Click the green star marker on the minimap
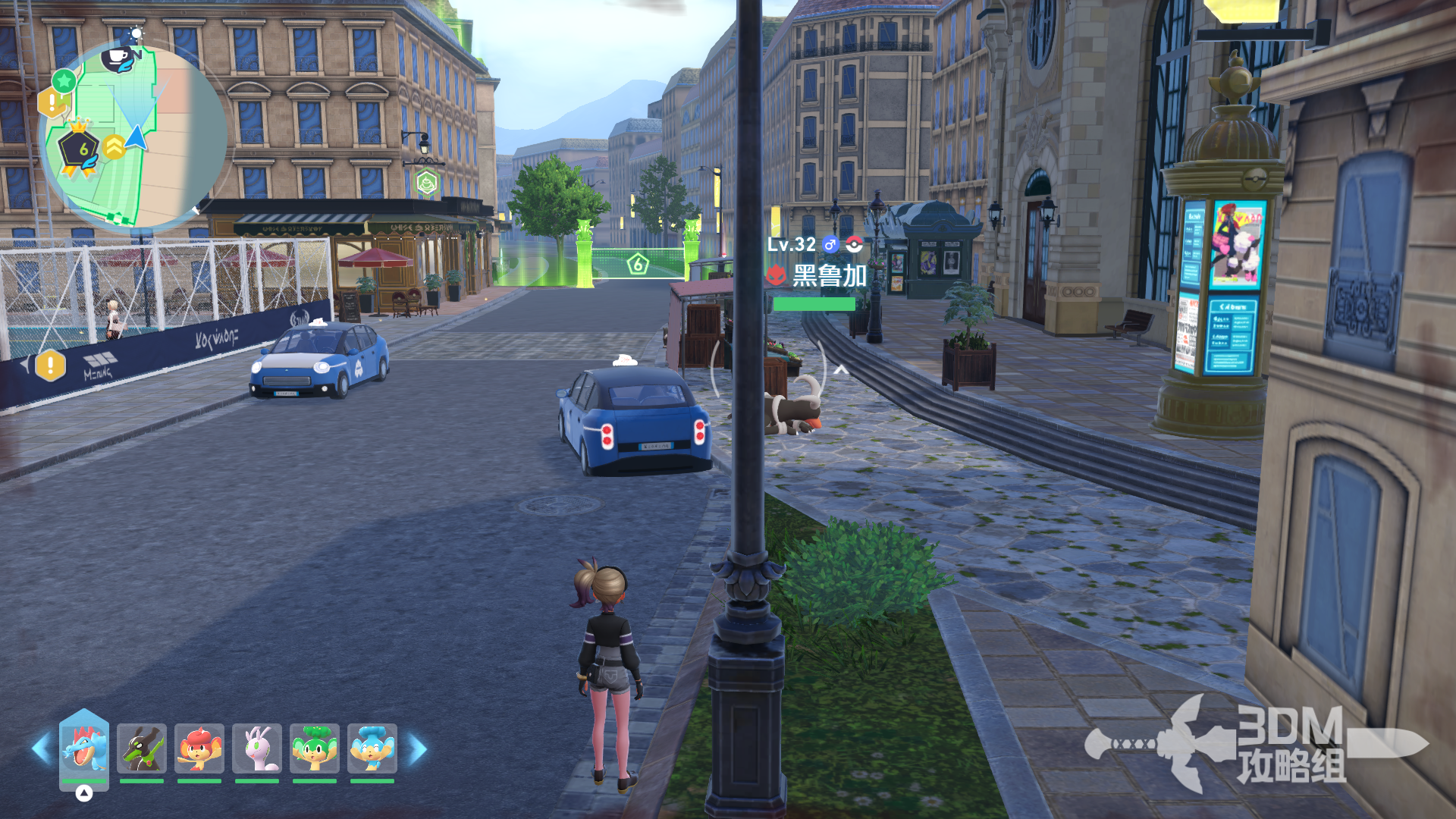This screenshot has width=1456, height=819. click(x=64, y=80)
